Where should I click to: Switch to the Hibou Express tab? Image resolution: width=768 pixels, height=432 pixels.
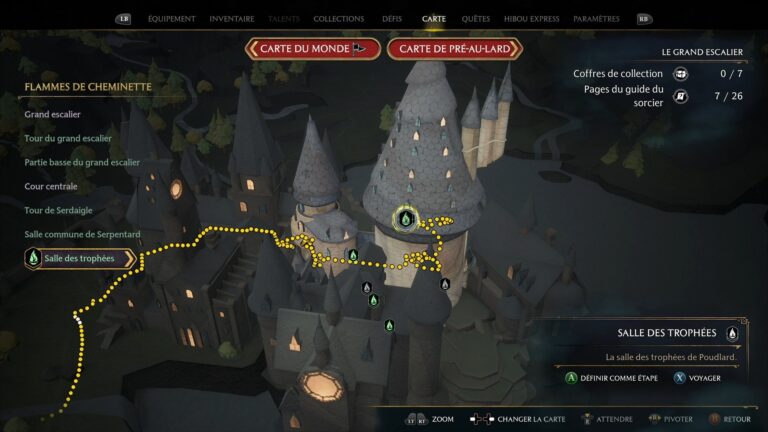coord(531,19)
